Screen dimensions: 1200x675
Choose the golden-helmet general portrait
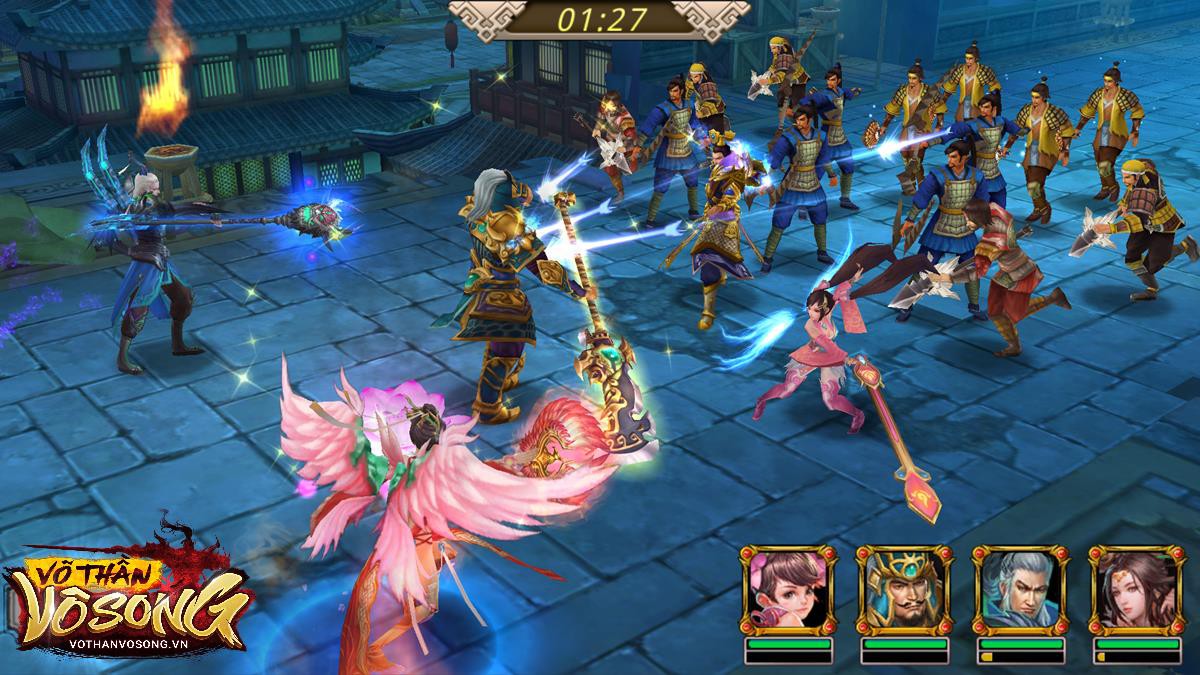[x=903, y=590]
